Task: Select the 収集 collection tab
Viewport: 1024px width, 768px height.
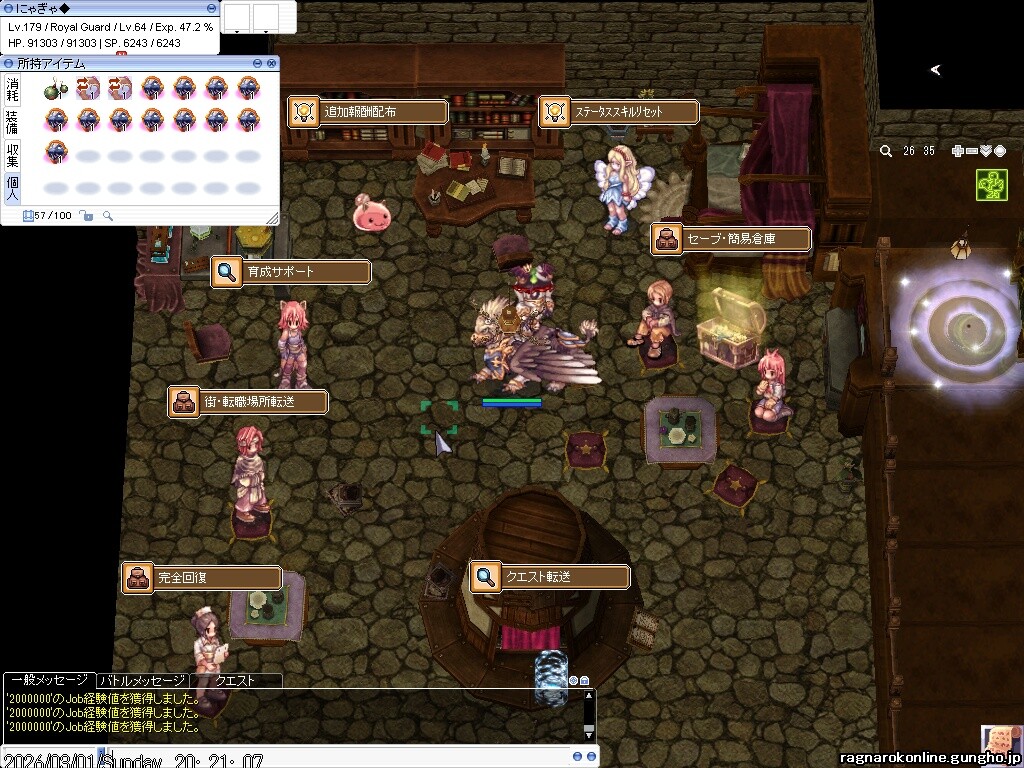Action: pos(12,155)
